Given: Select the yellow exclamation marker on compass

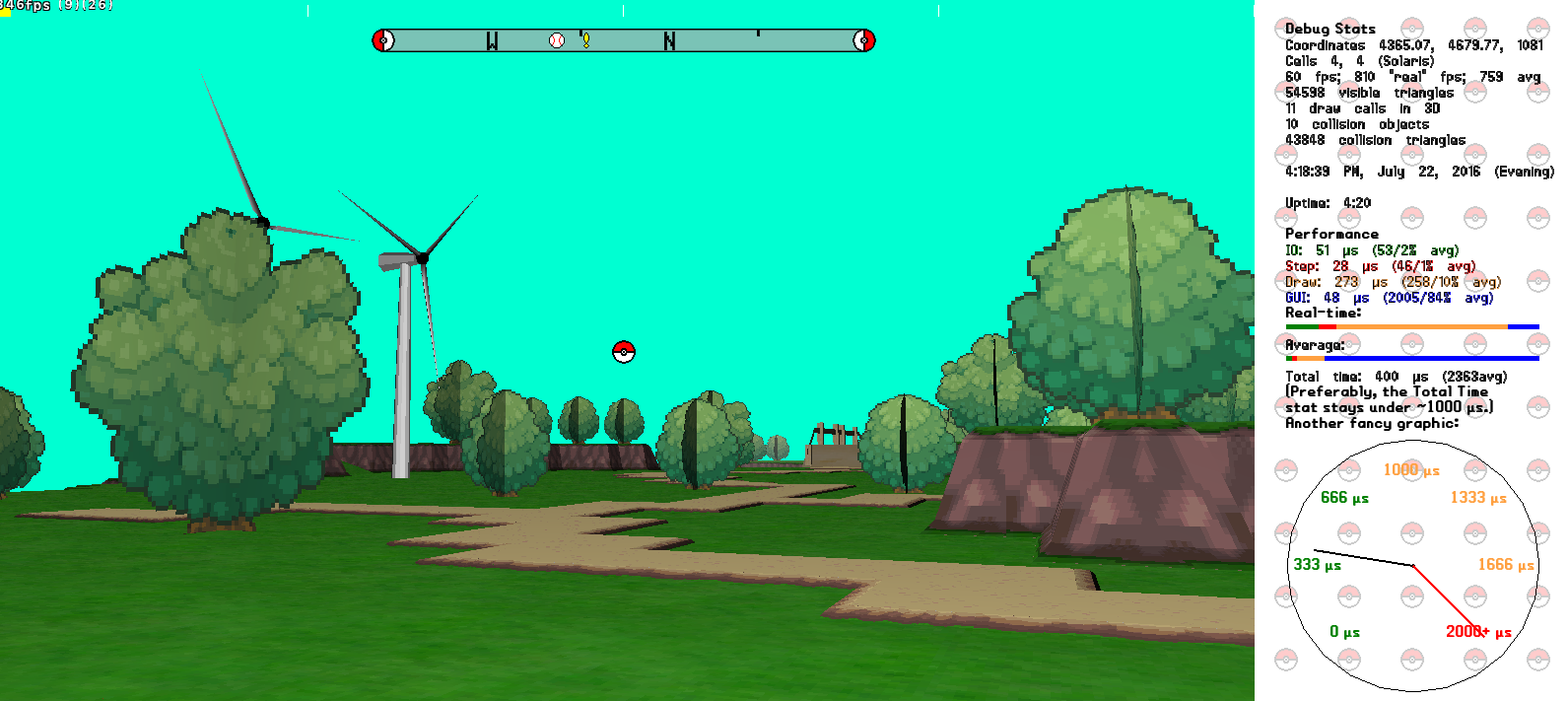Looking at the screenshot, I should click(x=585, y=40).
